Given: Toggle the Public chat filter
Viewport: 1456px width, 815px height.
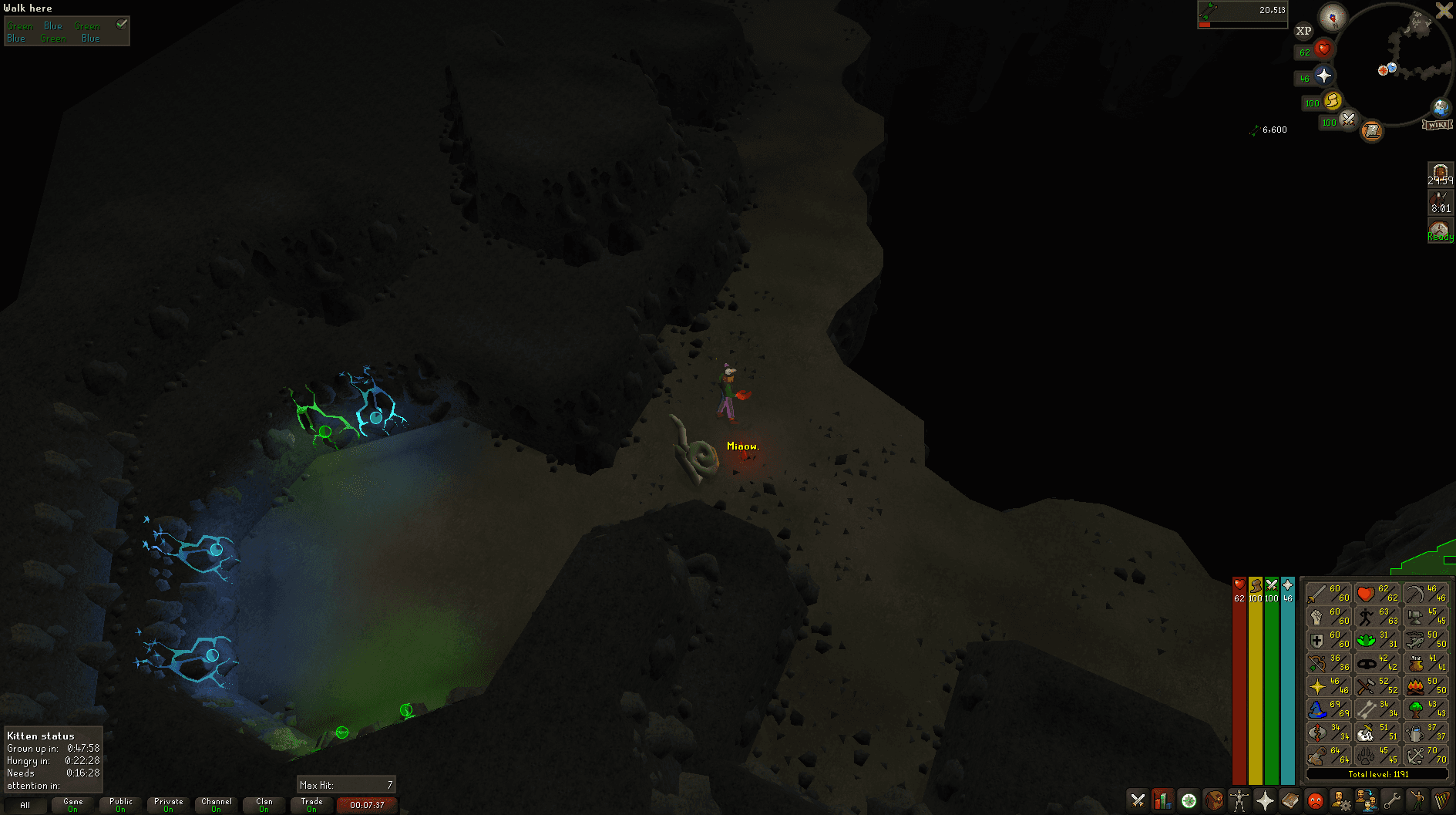Looking at the screenshot, I should 121,805.
